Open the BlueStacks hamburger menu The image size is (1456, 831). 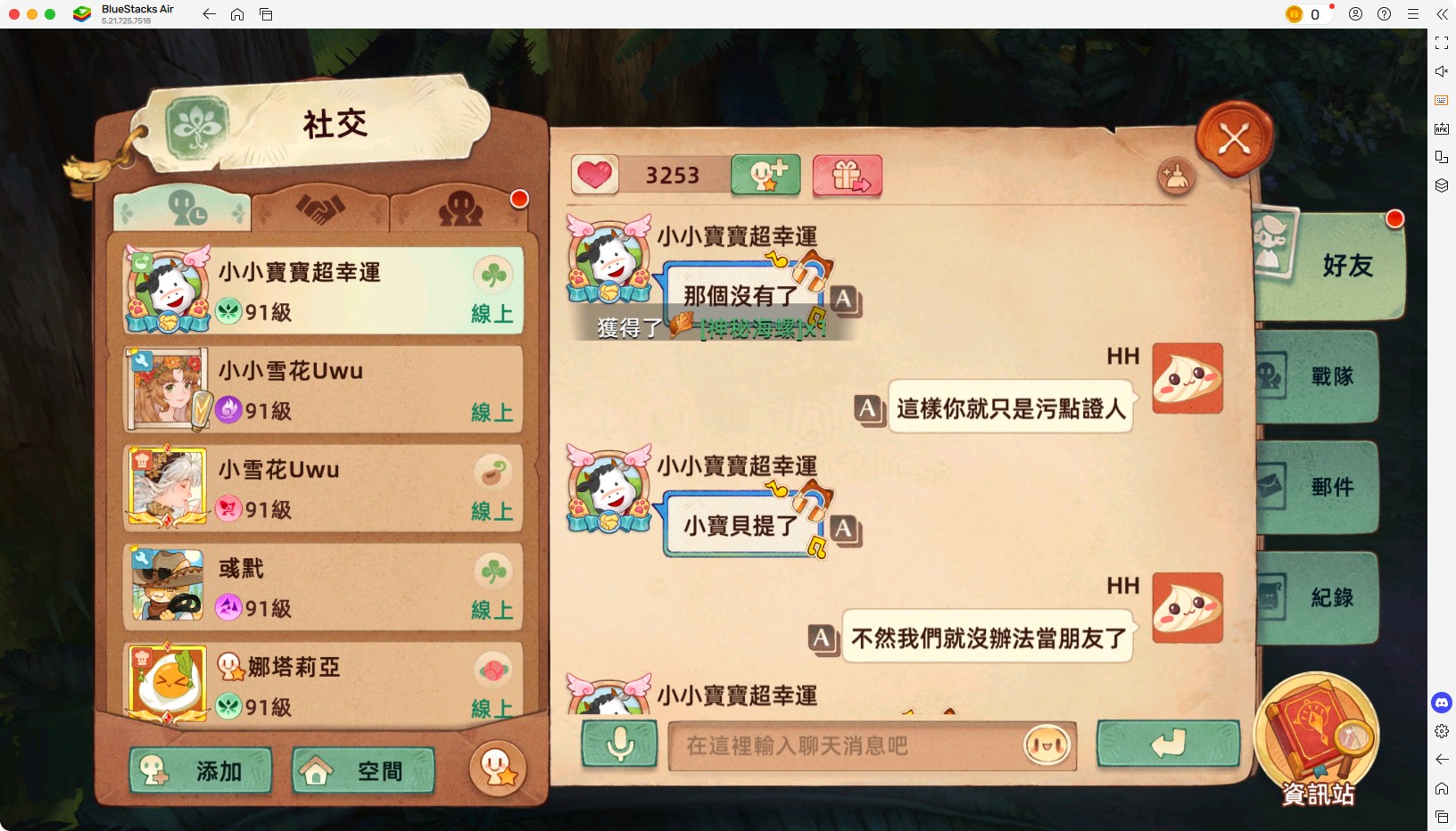(x=1414, y=14)
